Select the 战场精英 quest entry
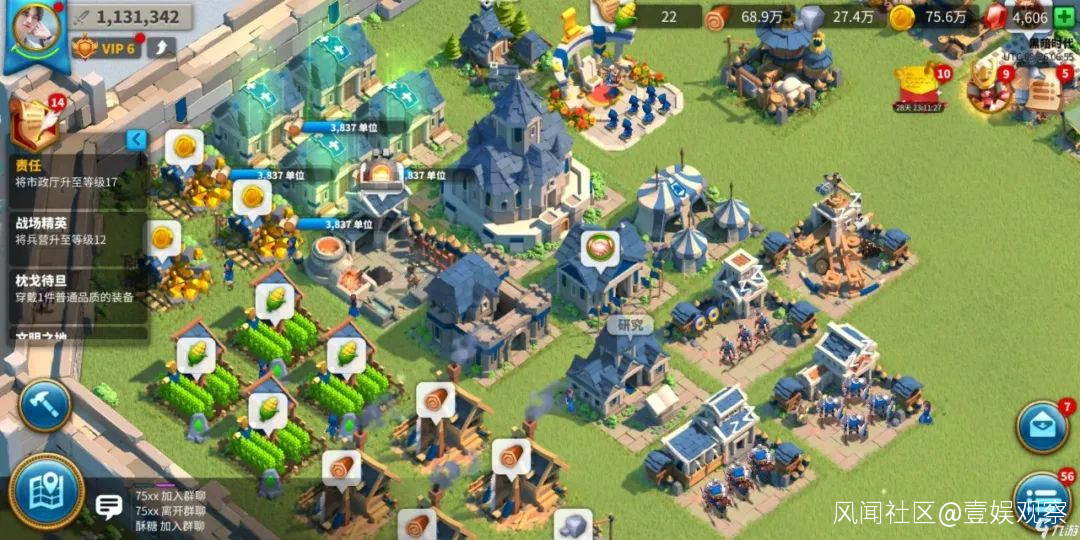This screenshot has width=1080, height=540. [x=72, y=231]
